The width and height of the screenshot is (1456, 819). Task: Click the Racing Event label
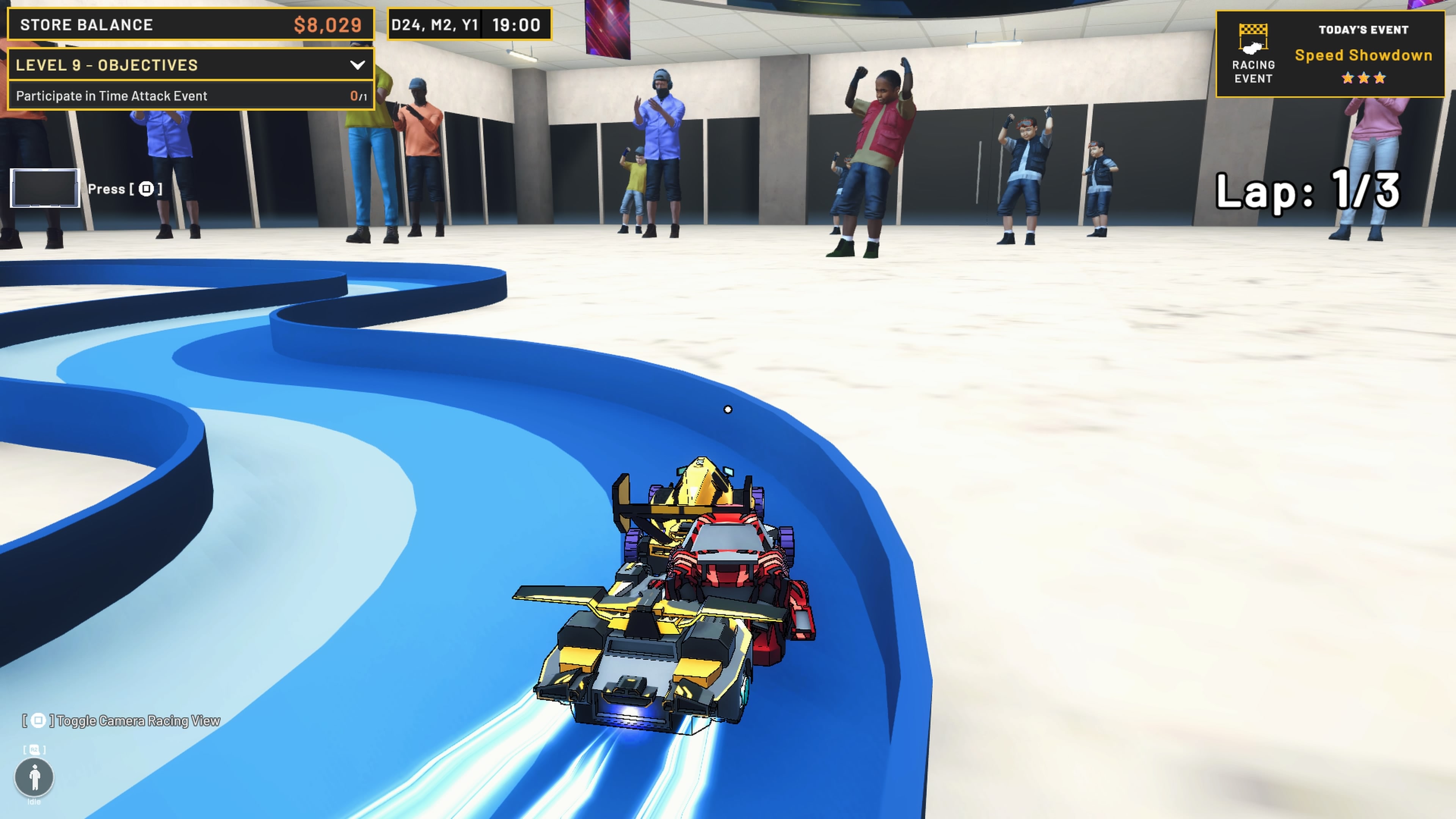pyautogui.click(x=1252, y=71)
